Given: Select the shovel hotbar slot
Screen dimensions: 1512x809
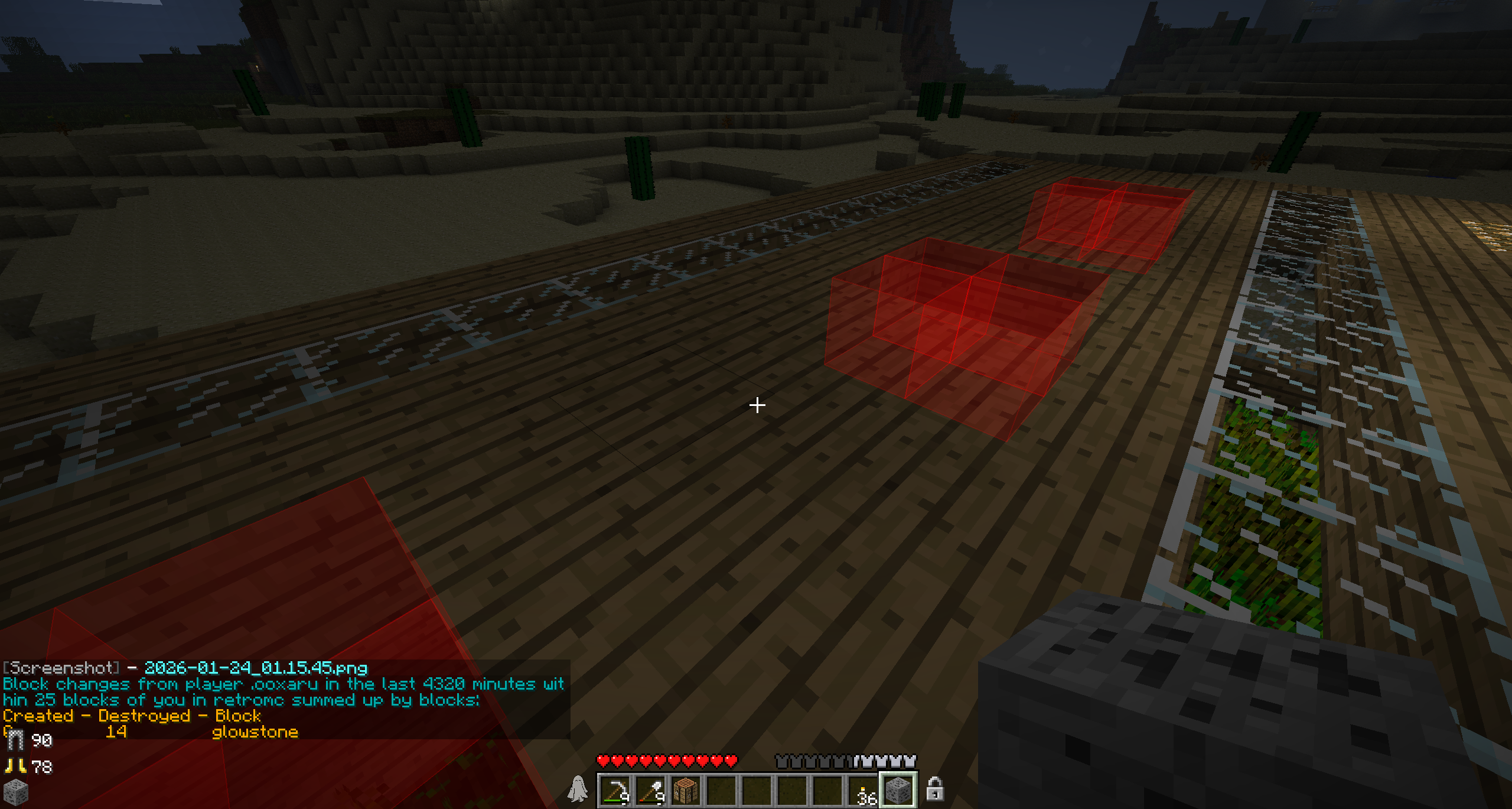Looking at the screenshot, I should click(651, 791).
